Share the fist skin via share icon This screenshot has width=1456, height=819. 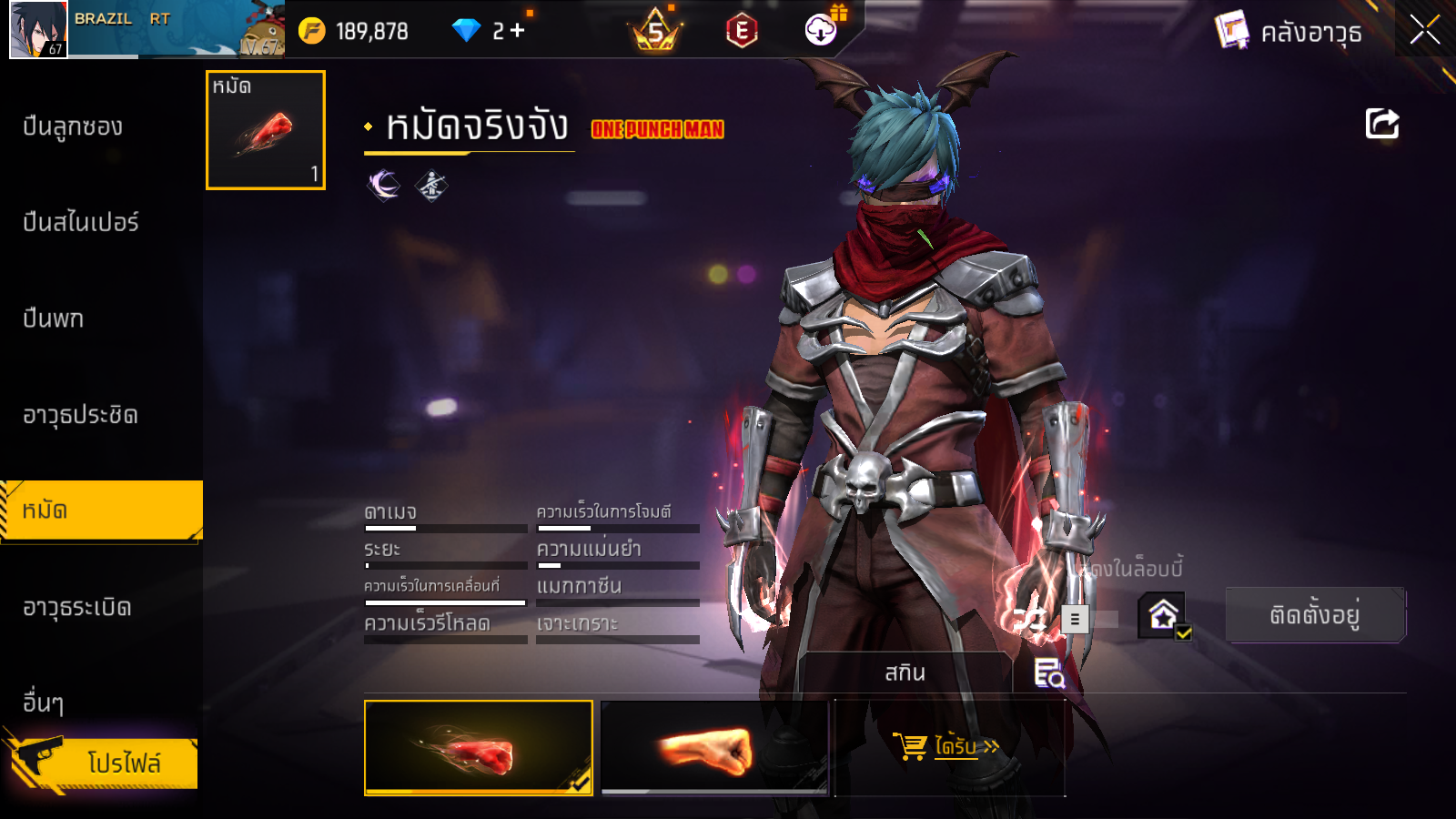point(1381,124)
